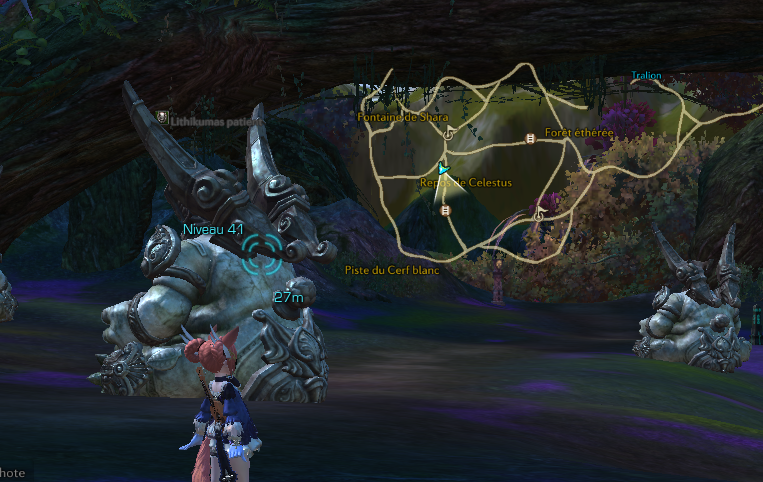This screenshot has width=763, height=482.
Task: Select the map marker left of Forêt éthérée
Action: [530, 139]
